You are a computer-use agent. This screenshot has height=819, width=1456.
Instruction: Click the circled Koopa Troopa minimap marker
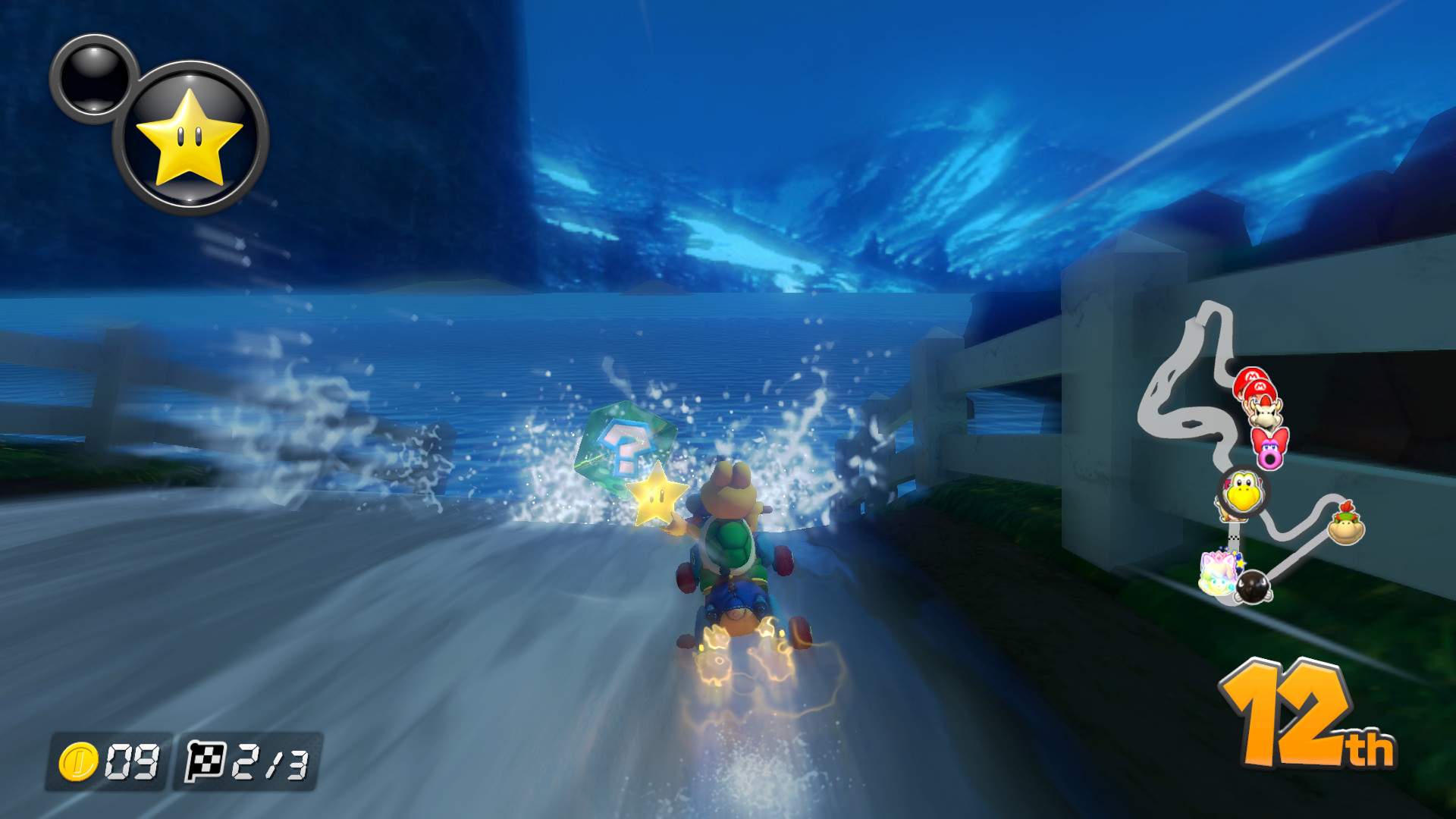pyautogui.click(x=1244, y=491)
